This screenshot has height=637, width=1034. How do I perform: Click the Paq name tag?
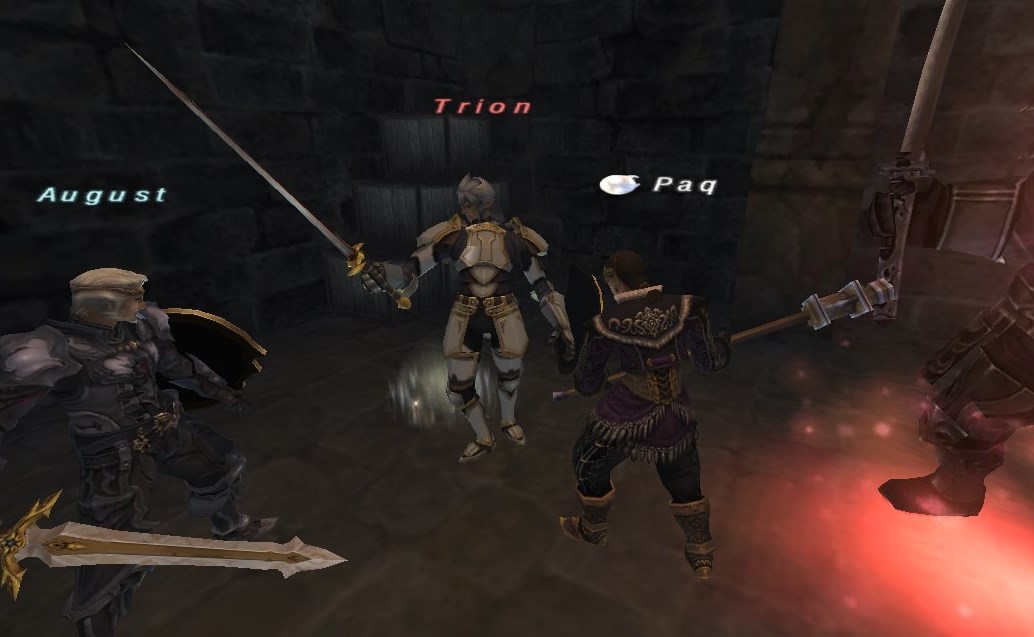[x=684, y=185]
